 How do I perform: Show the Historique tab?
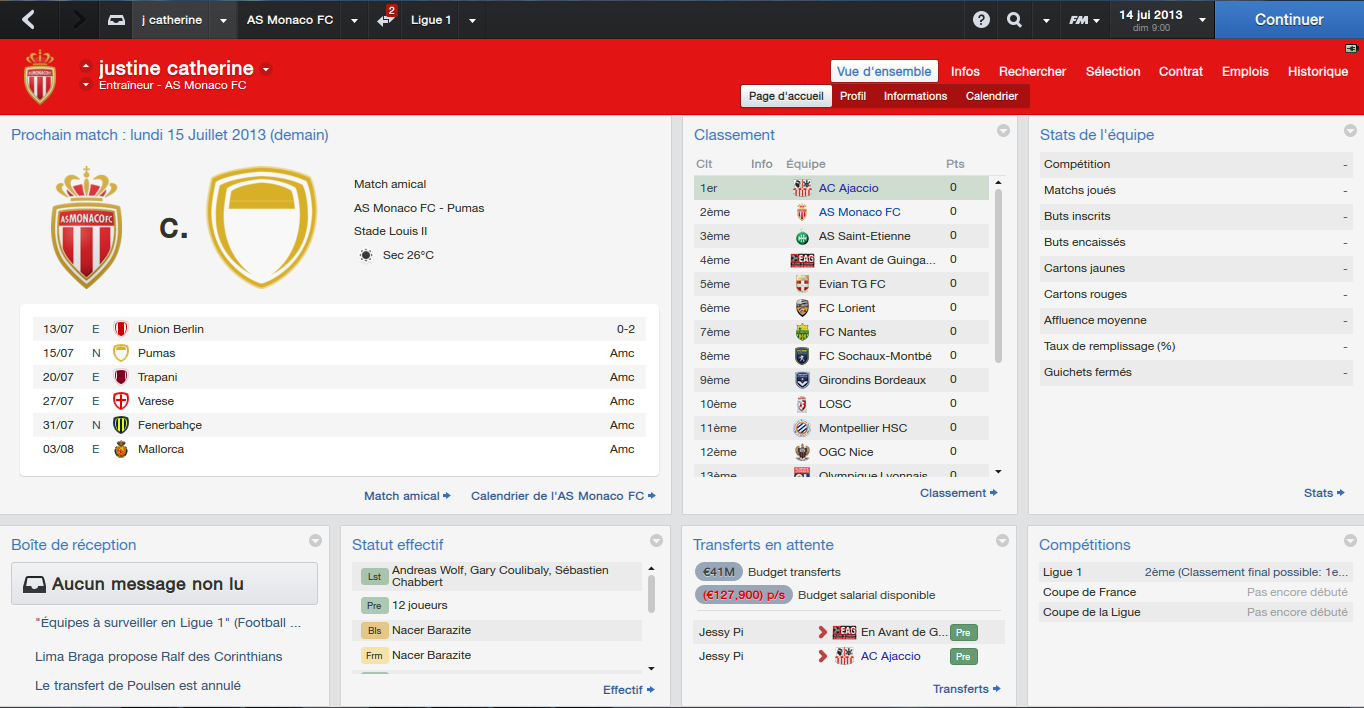tap(1317, 71)
